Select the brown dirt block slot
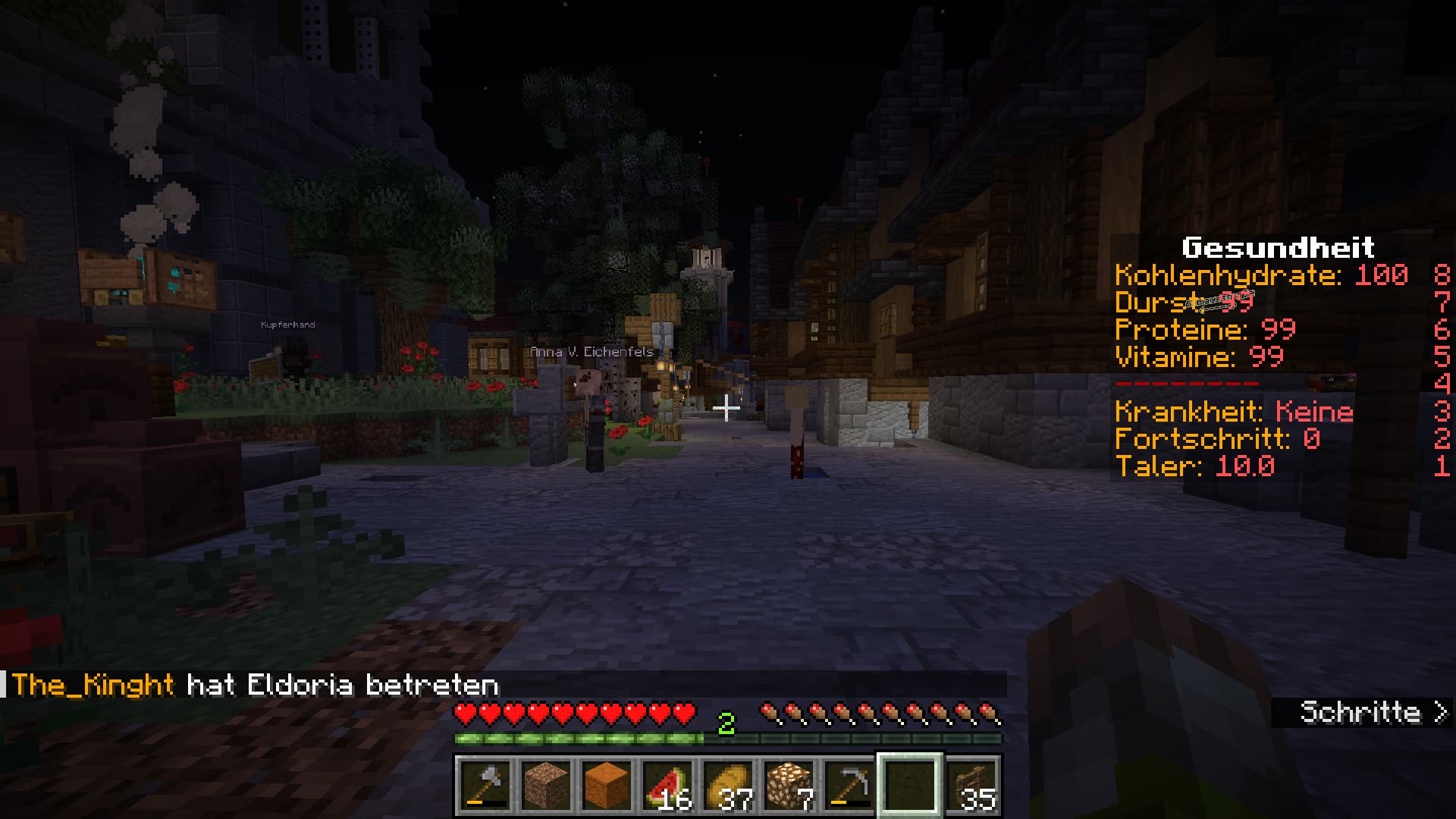The height and width of the screenshot is (819, 1456). tap(546, 786)
